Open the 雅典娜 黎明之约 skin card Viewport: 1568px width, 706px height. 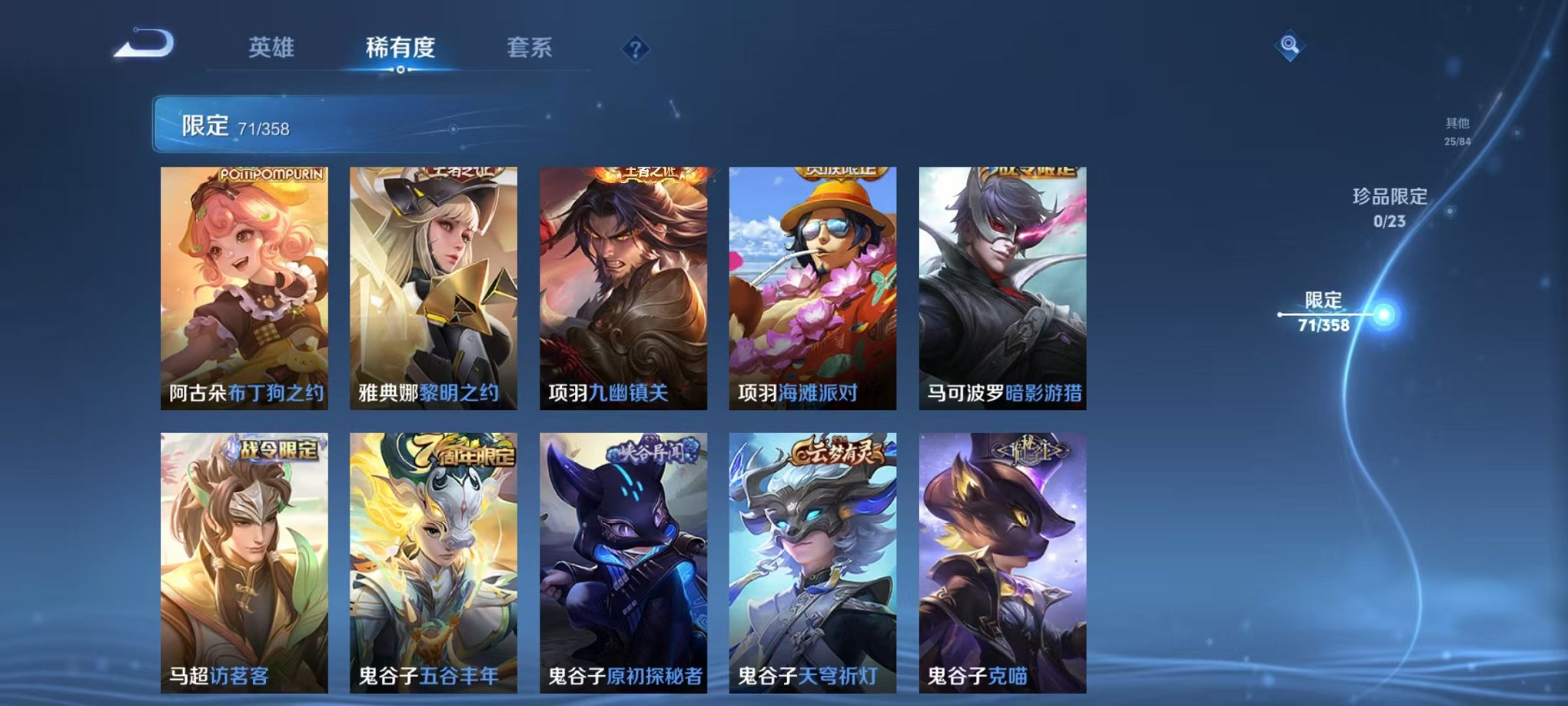pyautogui.click(x=433, y=285)
